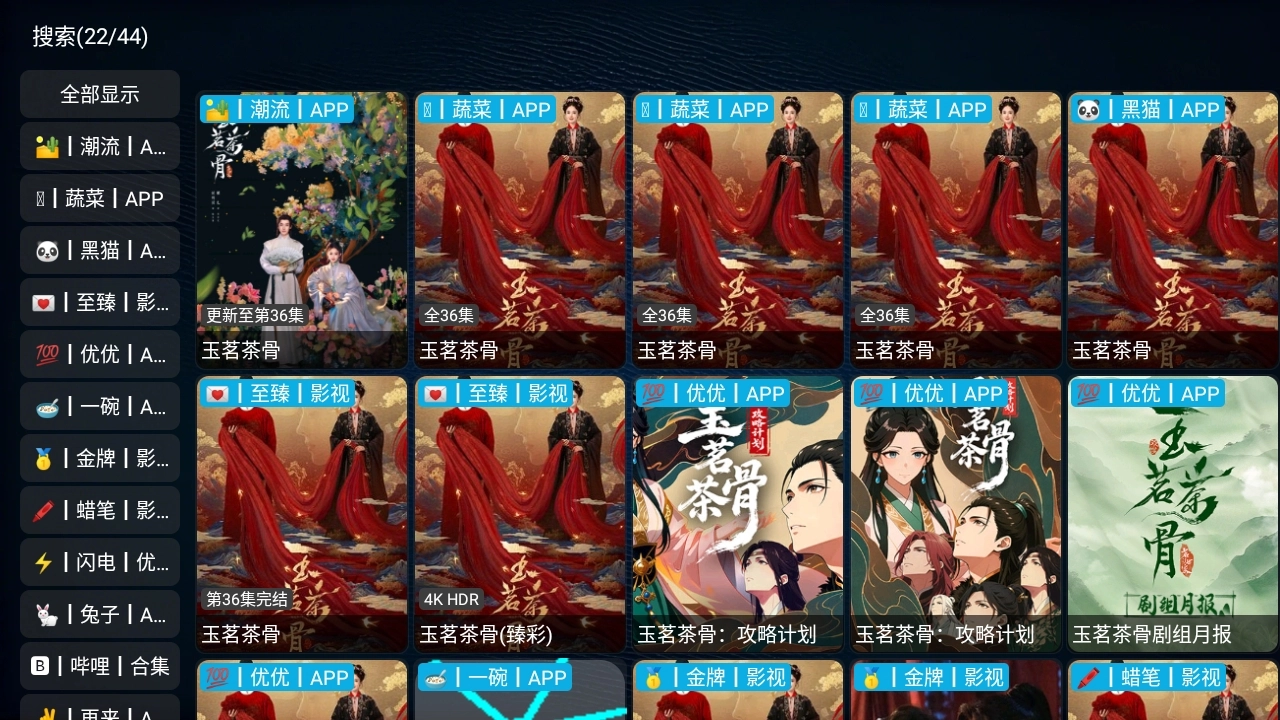Click the 玉茗茶骨 title text under the second poster
The width and height of the screenshot is (1280, 720).
tap(457, 350)
